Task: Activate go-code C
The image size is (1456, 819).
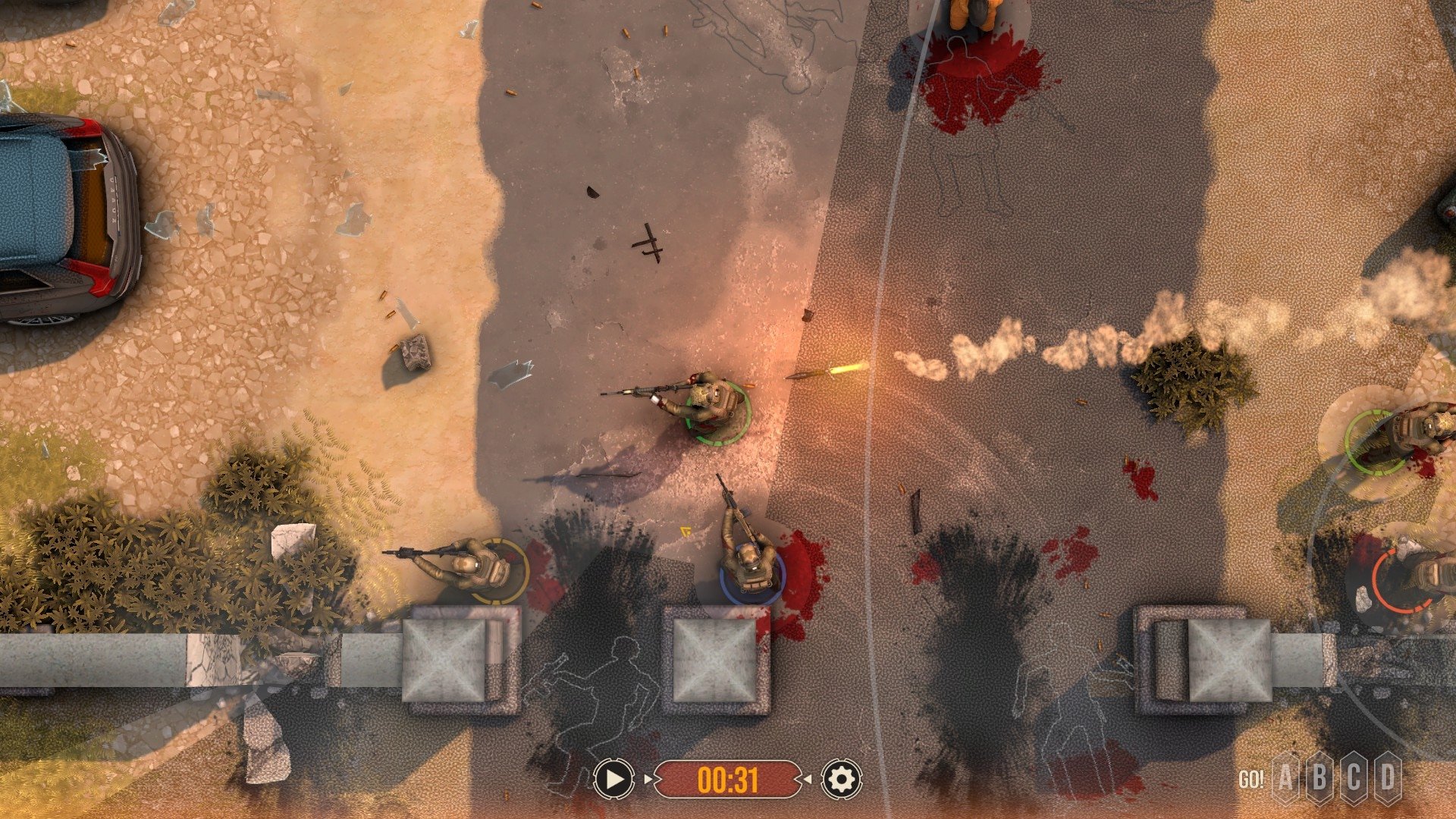Action: (1354, 778)
